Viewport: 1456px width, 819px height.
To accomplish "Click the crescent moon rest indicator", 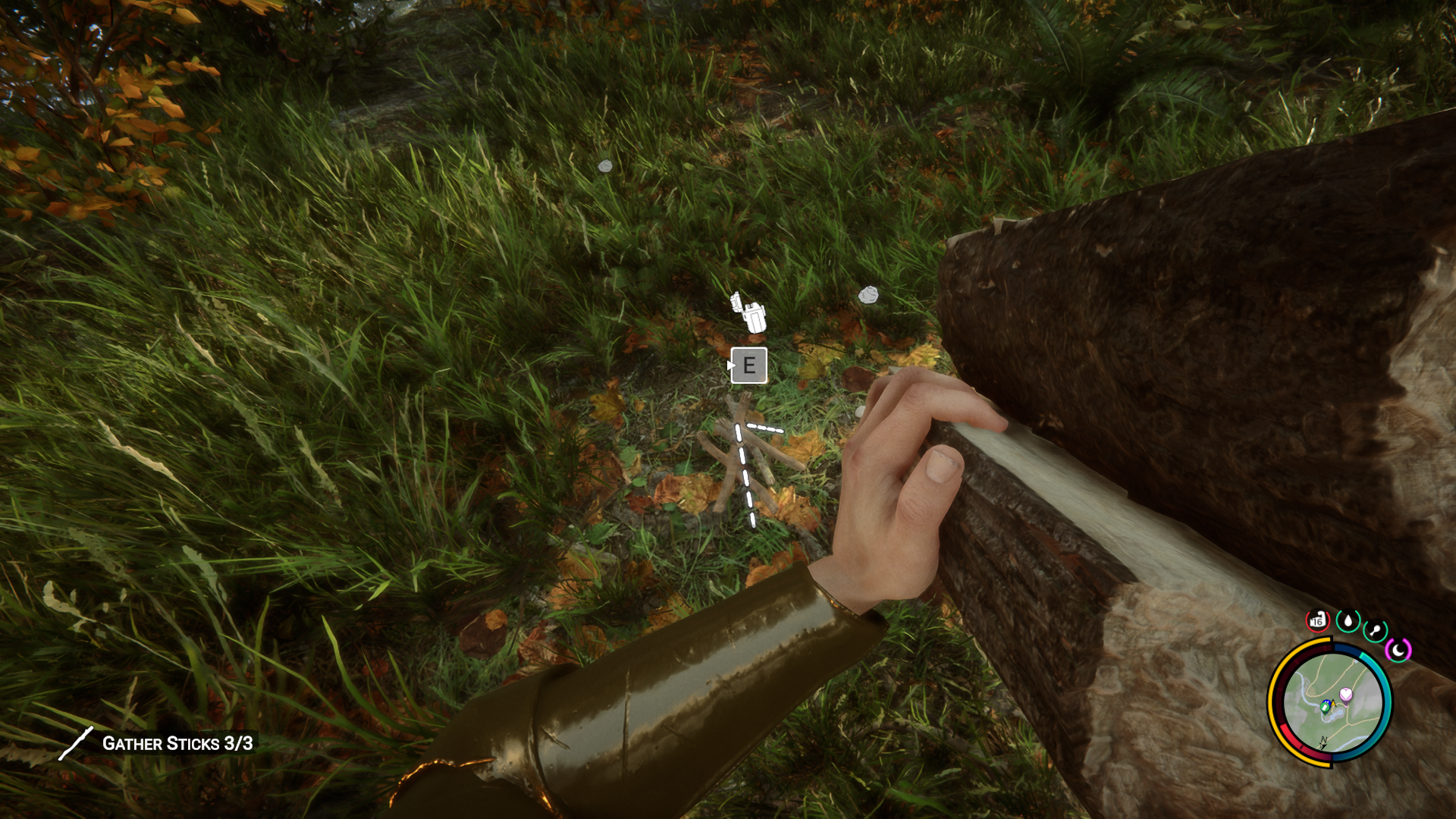I will [x=1398, y=650].
